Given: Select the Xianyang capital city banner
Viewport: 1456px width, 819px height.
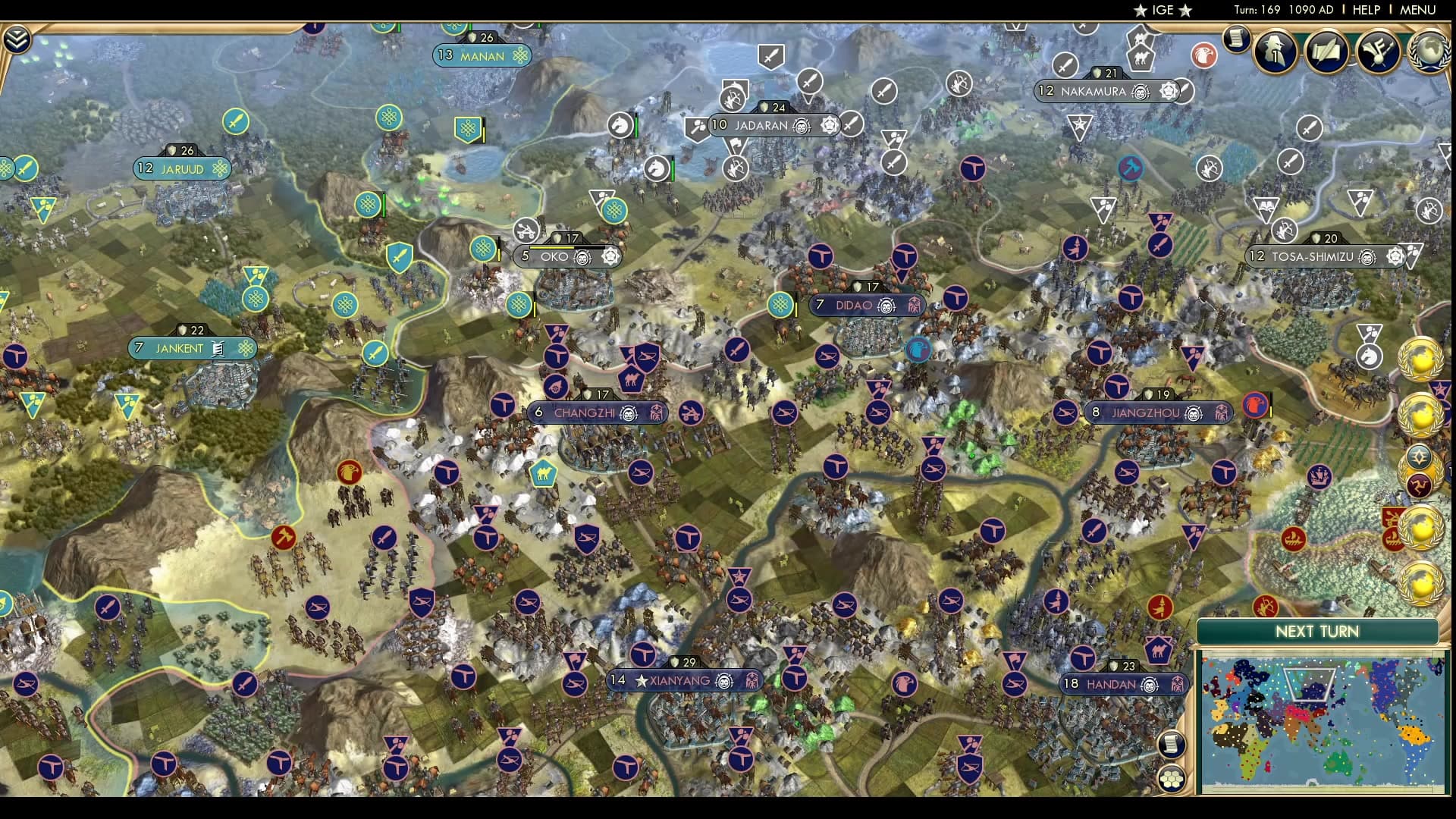Looking at the screenshot, I should 677,680.
